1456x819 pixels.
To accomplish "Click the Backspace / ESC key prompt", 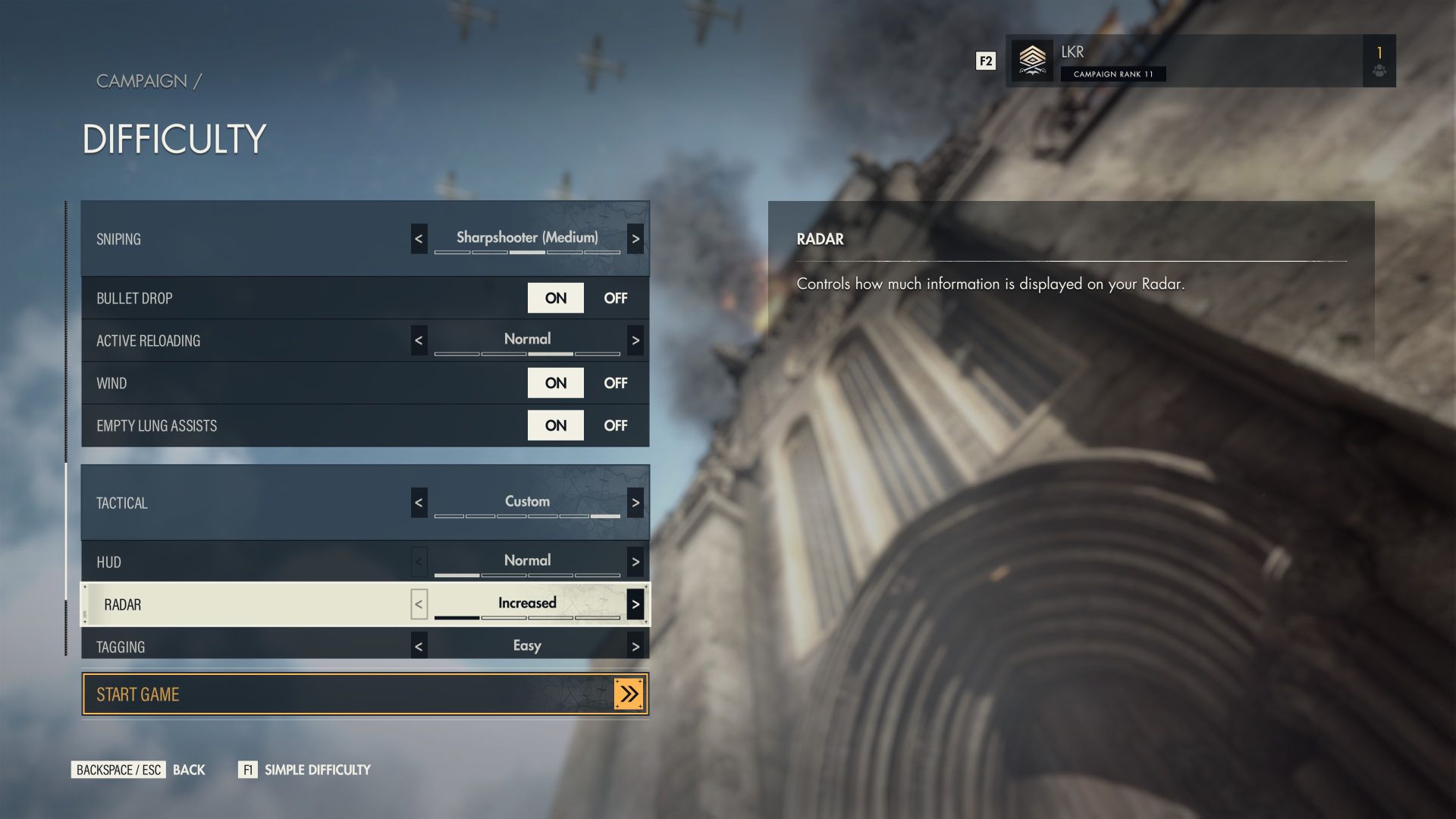I will pos(118,769).
